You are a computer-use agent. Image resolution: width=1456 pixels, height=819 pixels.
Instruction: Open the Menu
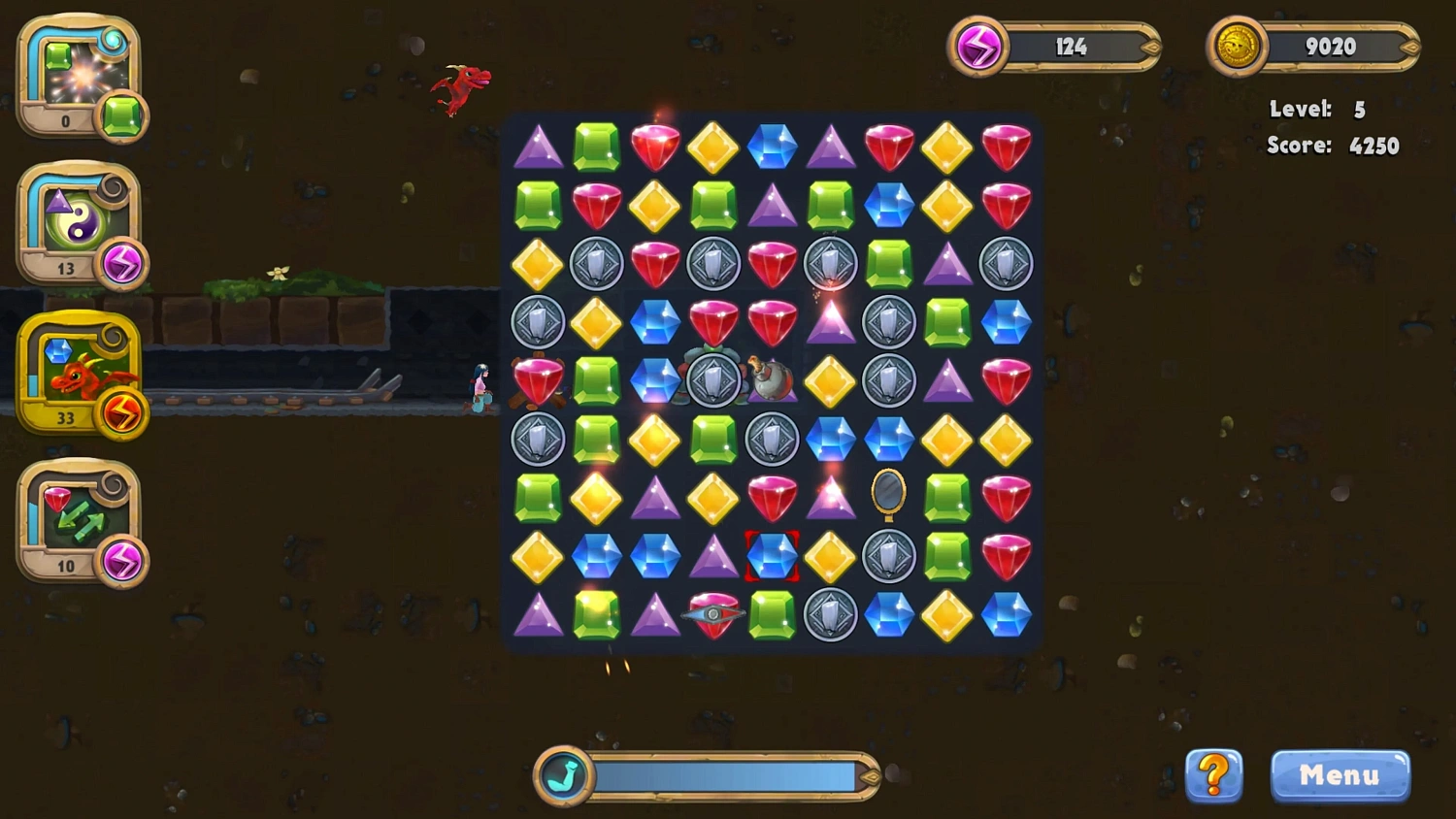1340,775
